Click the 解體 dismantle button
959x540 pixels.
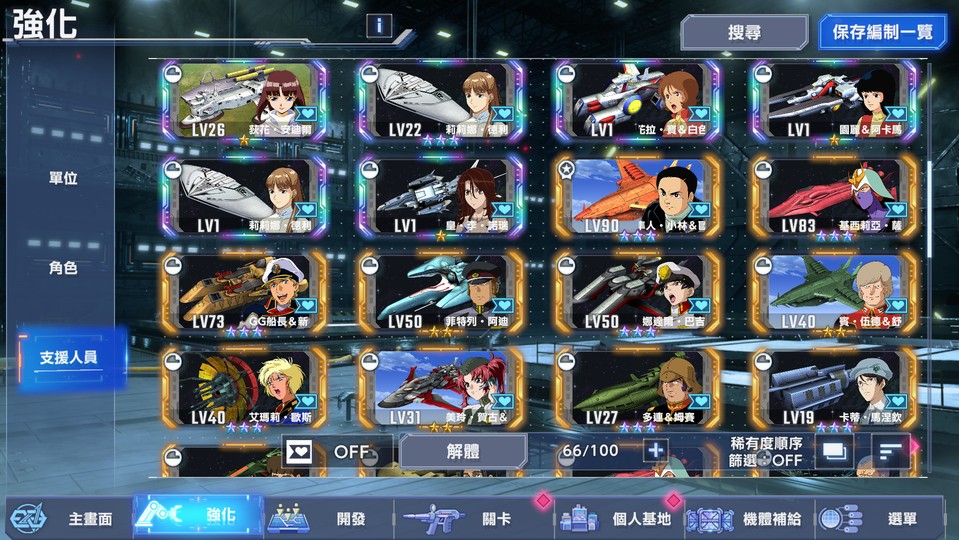(x=463, y=451)
